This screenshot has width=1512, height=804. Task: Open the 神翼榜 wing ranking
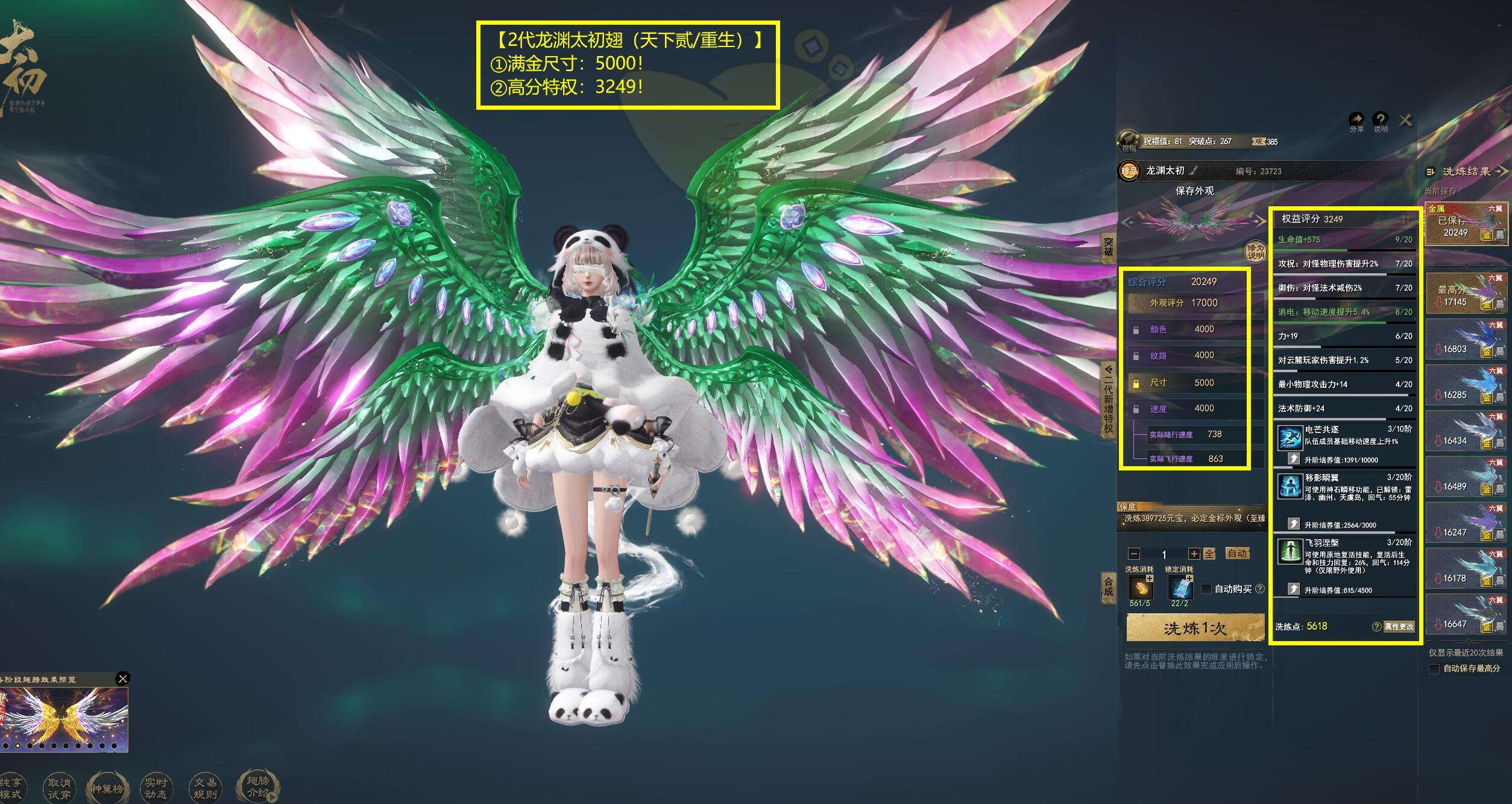(107, 788)
